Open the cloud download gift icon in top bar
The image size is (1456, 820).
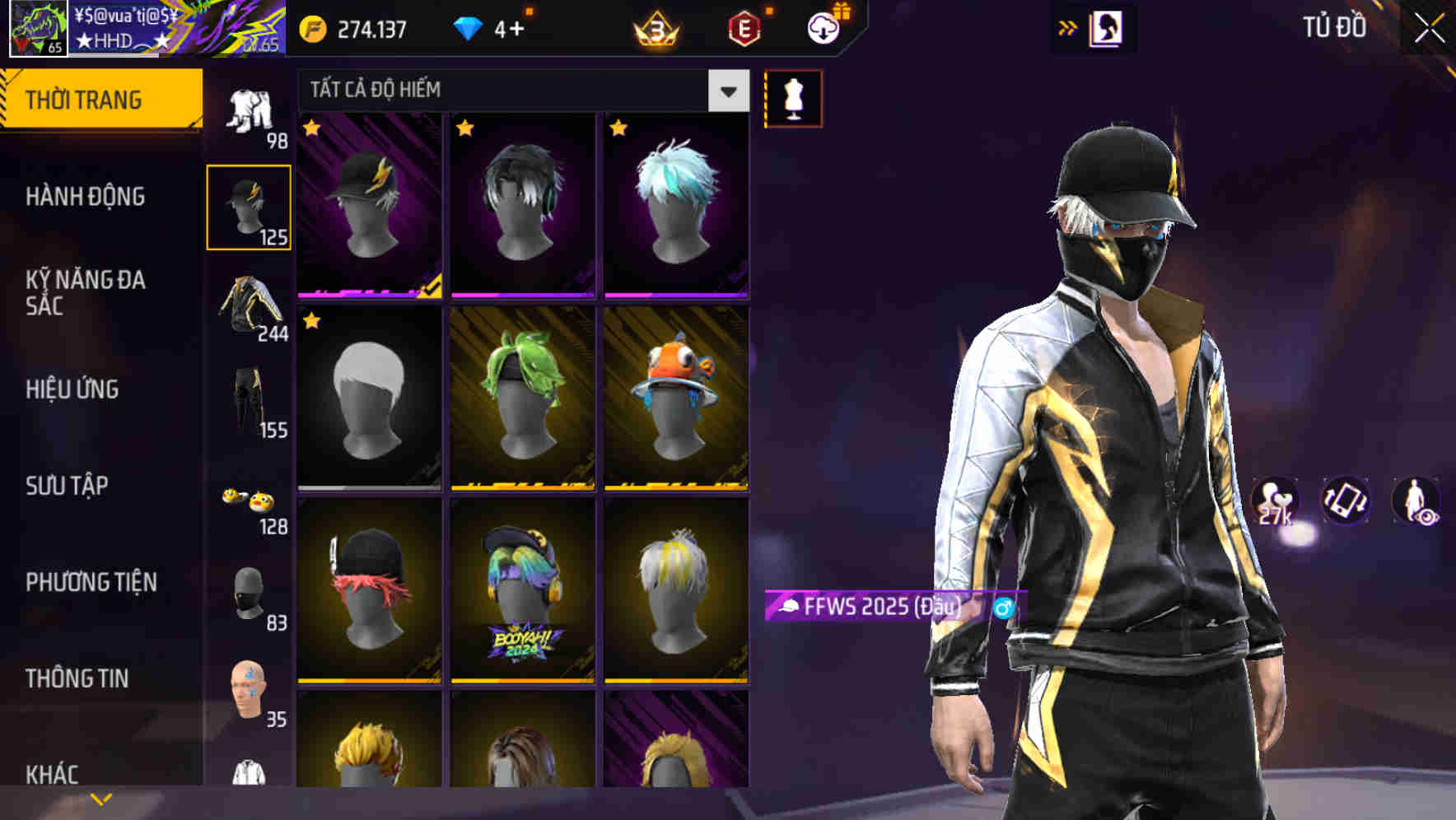(823, 26)
